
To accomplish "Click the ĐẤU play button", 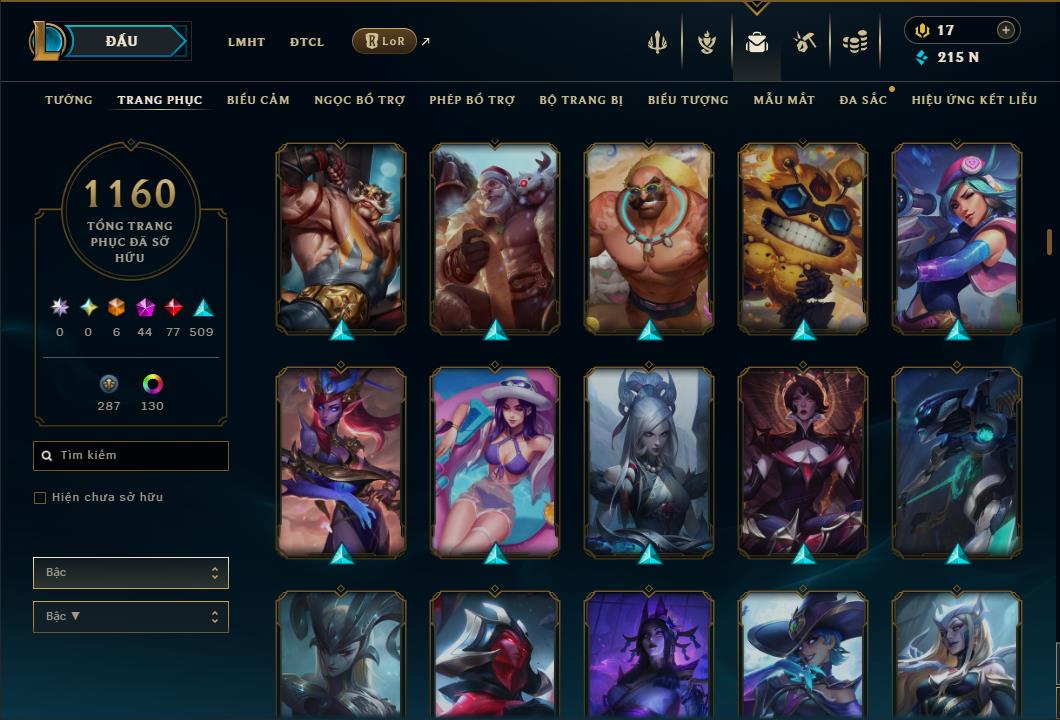I will coord(120,41).
